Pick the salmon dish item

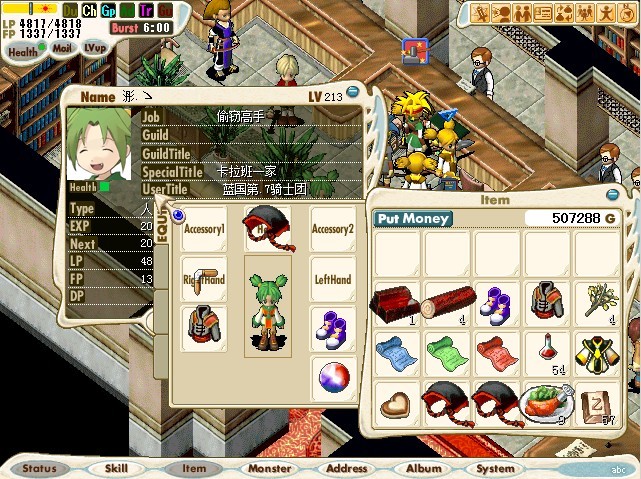(x=546, y=403)
